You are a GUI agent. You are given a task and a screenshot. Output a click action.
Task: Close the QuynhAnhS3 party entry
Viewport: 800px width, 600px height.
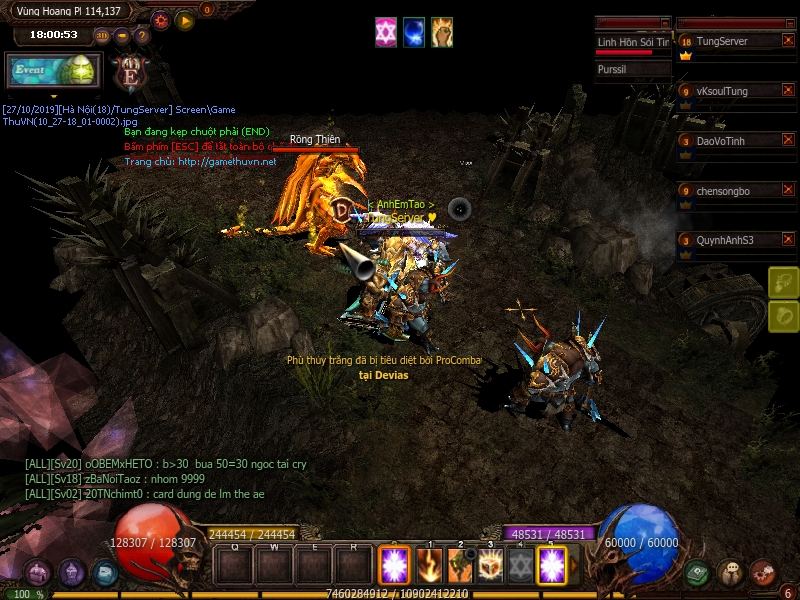(788, 240)
